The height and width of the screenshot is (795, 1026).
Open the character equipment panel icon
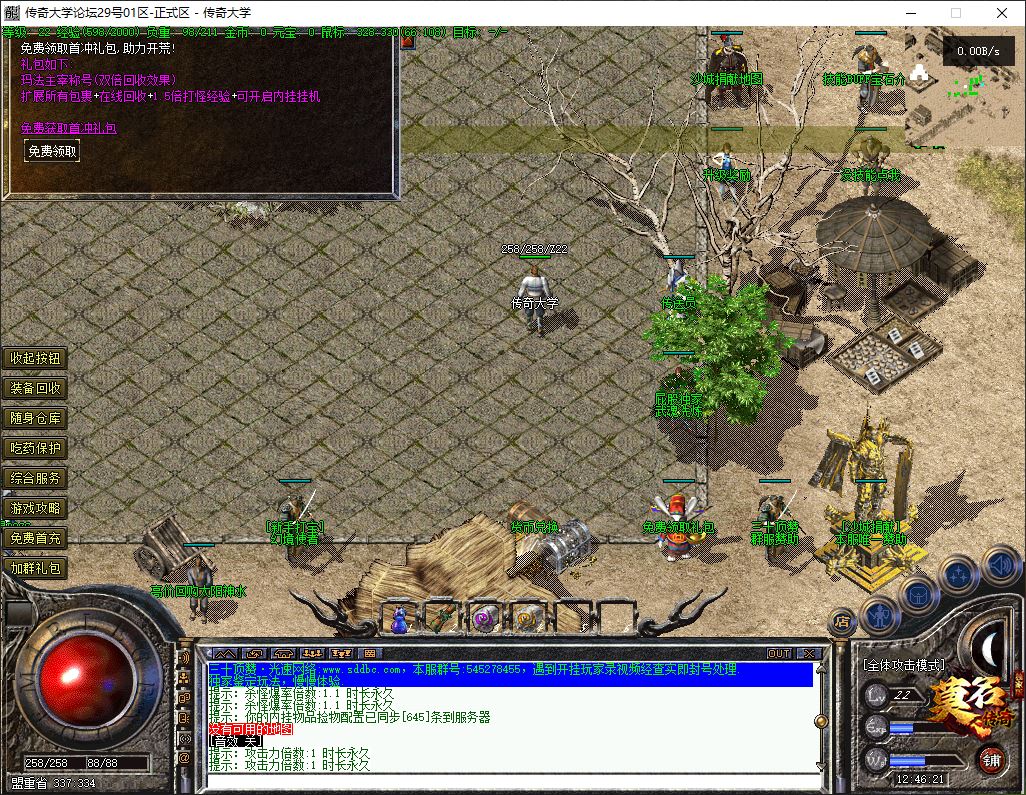tap(880, 614)
